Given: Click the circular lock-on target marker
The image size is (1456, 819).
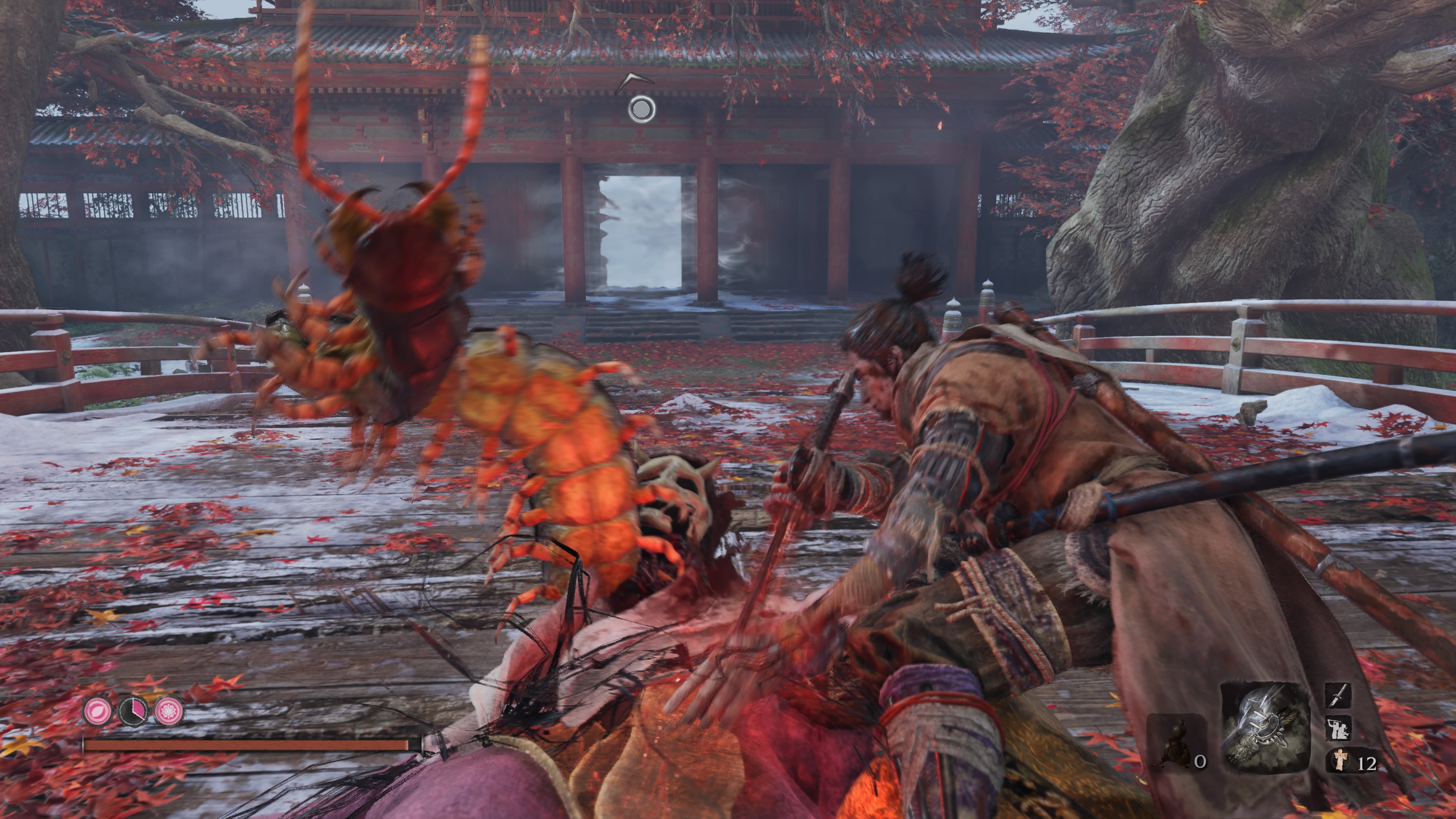Looking at the screenshot, I should pos(642,109).
